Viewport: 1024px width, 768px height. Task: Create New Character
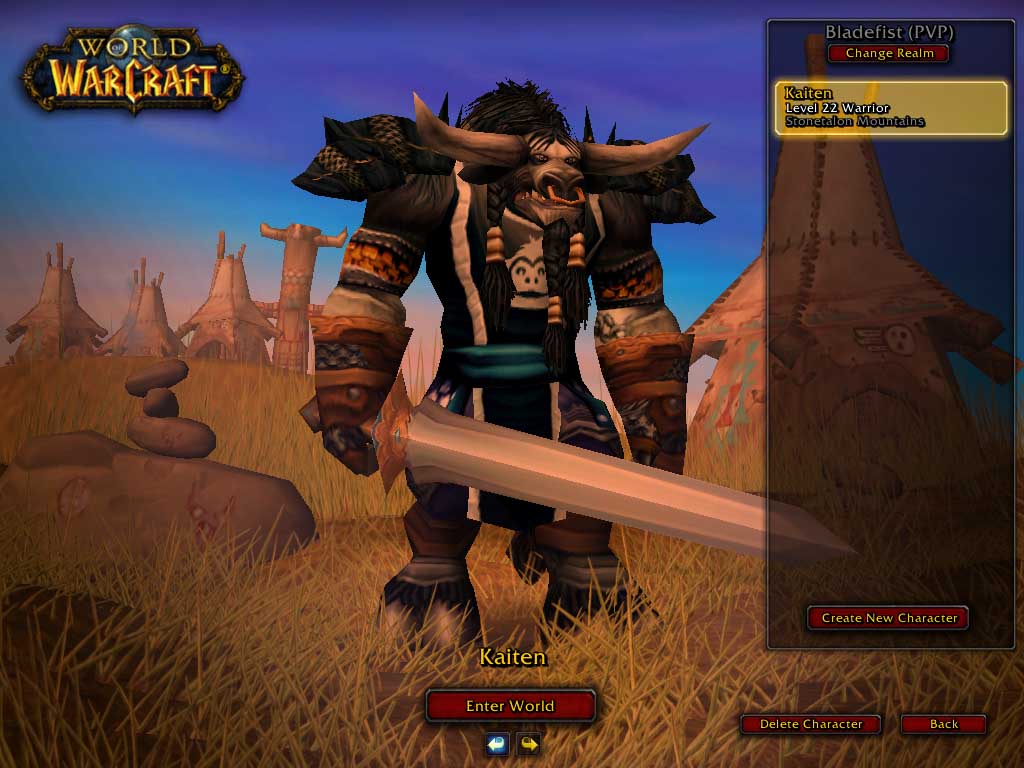click(x=888, y=618)
